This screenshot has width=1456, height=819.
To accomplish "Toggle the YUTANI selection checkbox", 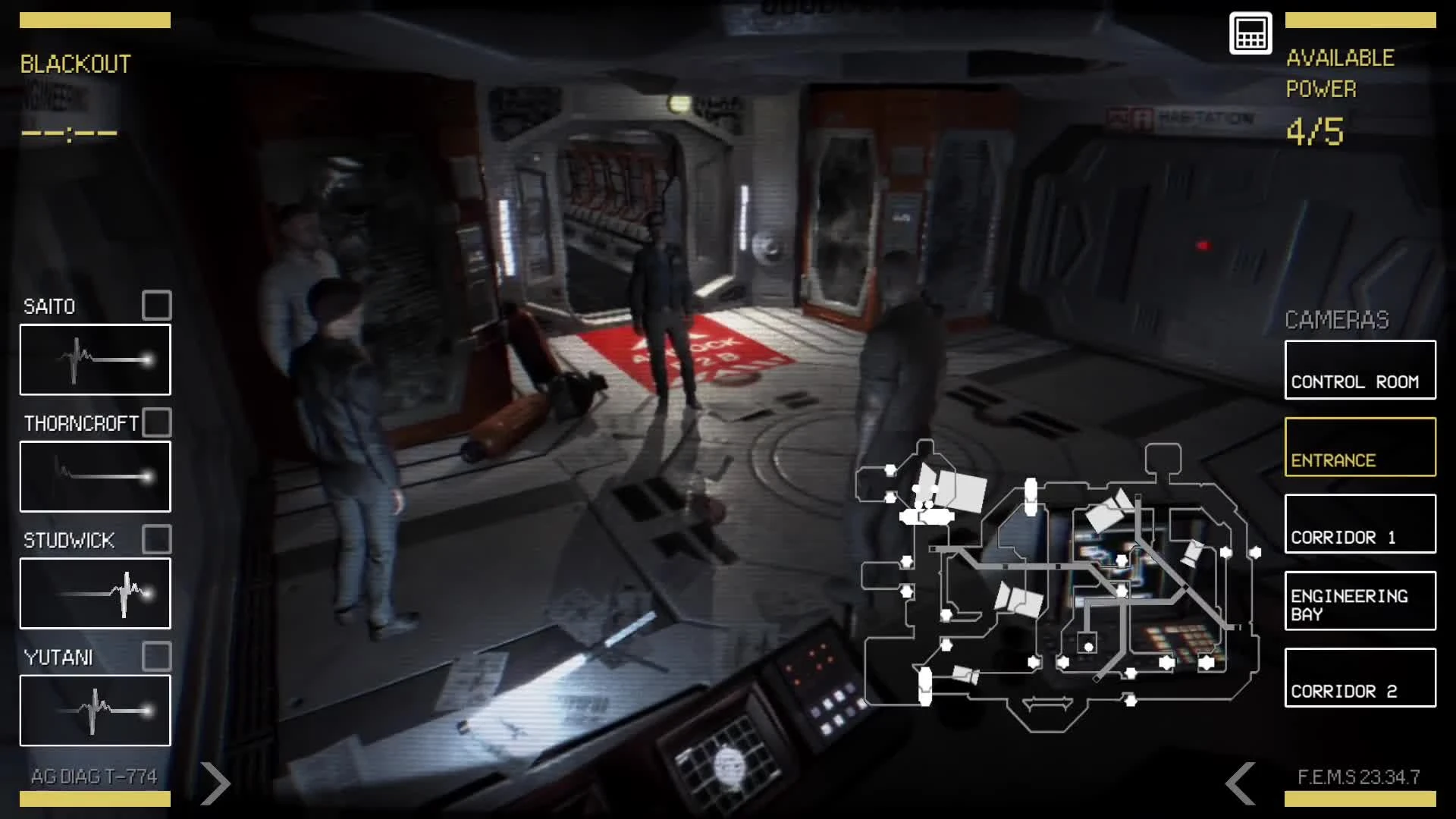I will (x=157, y=657).
